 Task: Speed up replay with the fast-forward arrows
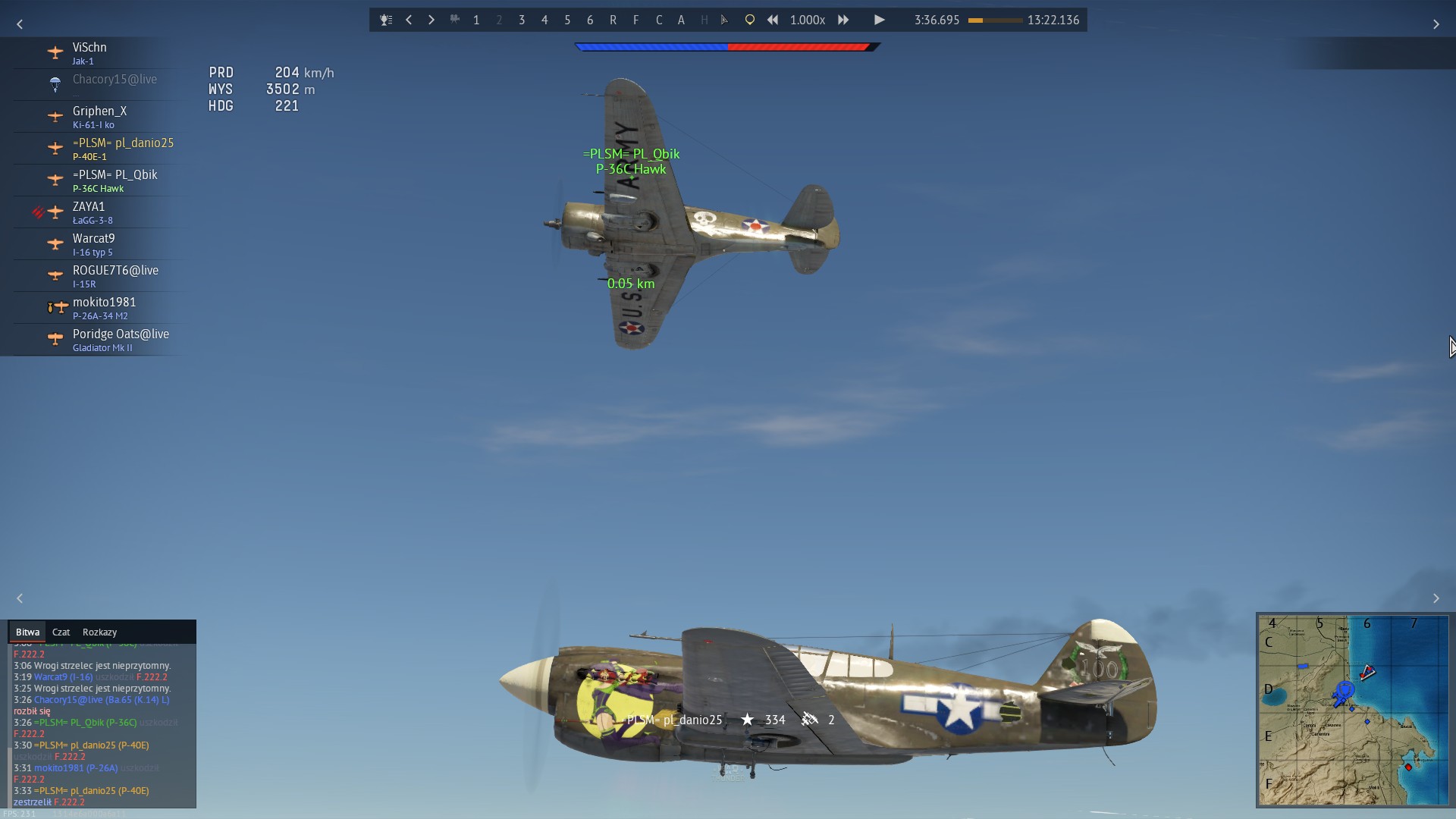(843, 20)
